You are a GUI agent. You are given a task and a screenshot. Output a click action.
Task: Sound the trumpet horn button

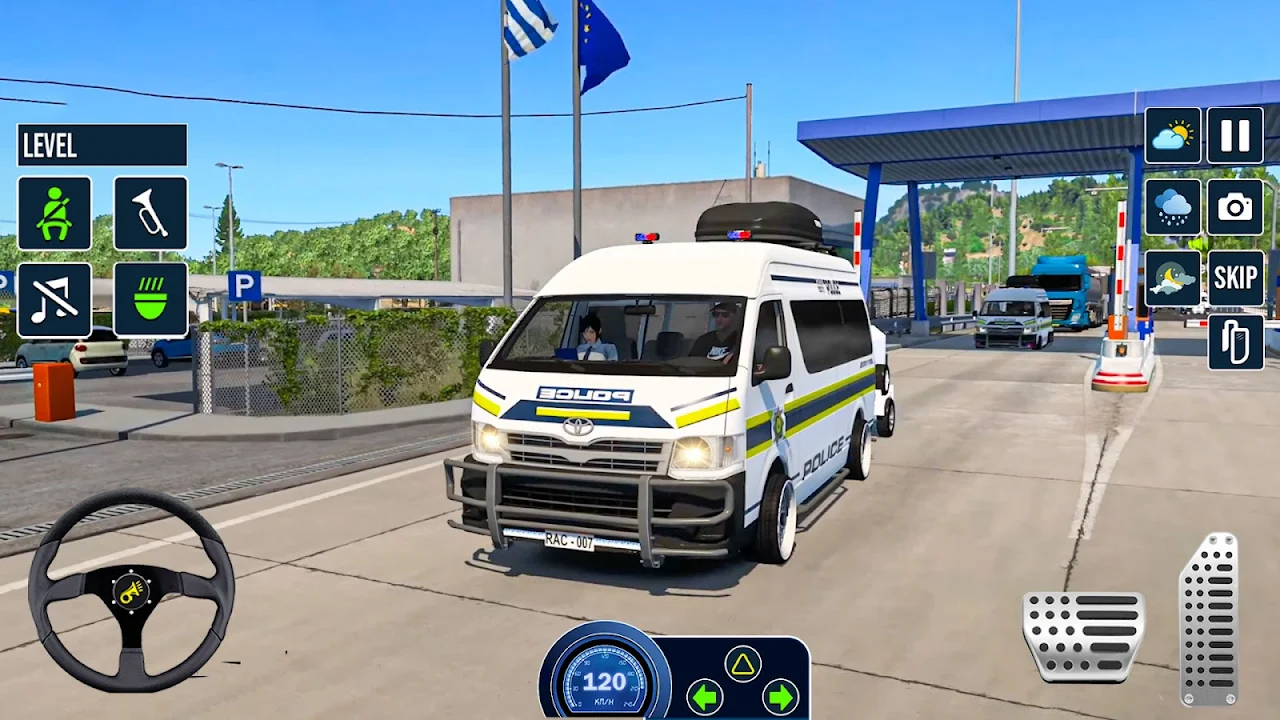pyautogui.click(x=150, y=213)
